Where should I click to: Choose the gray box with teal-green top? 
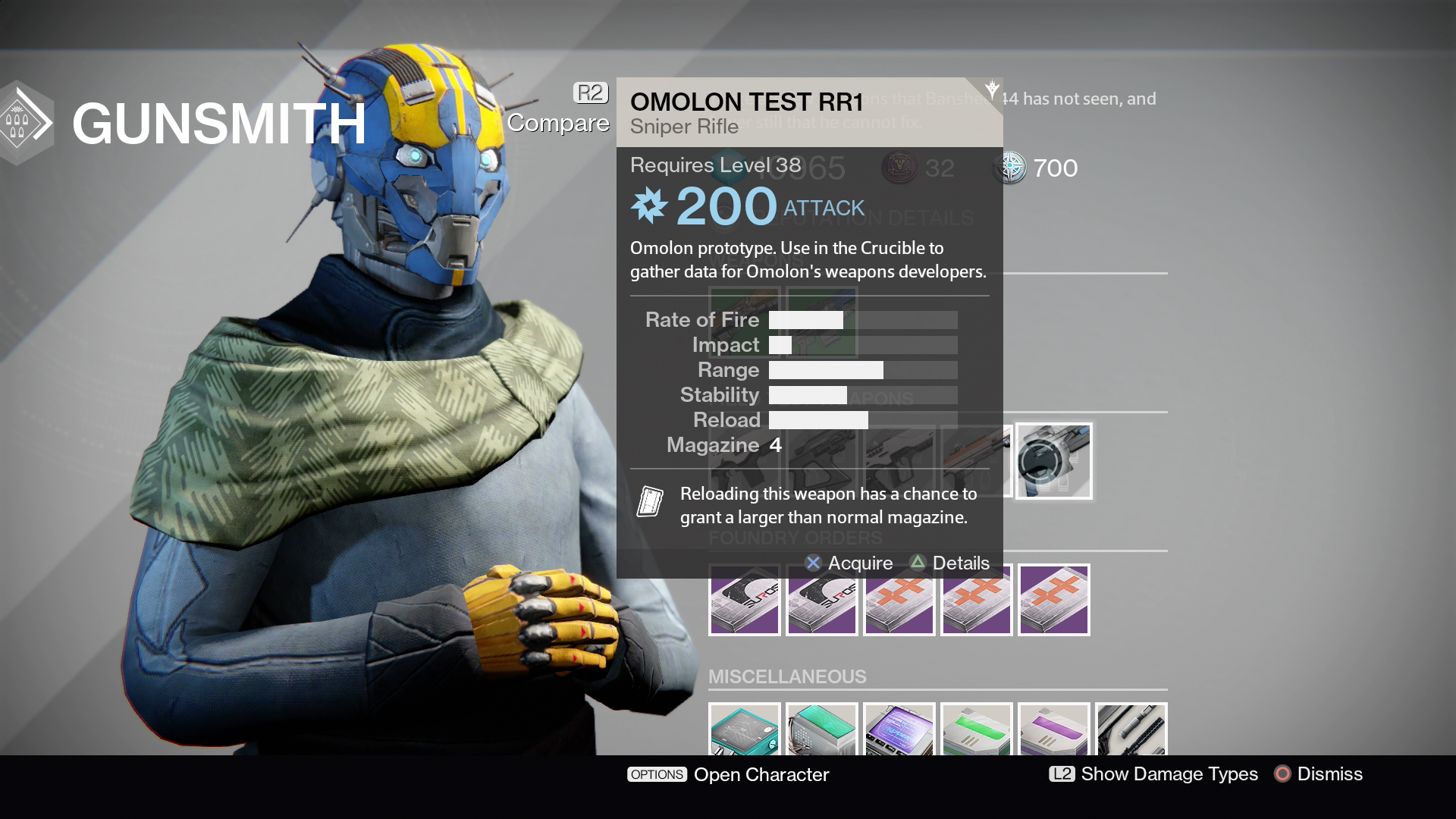(x=822, y=730)
